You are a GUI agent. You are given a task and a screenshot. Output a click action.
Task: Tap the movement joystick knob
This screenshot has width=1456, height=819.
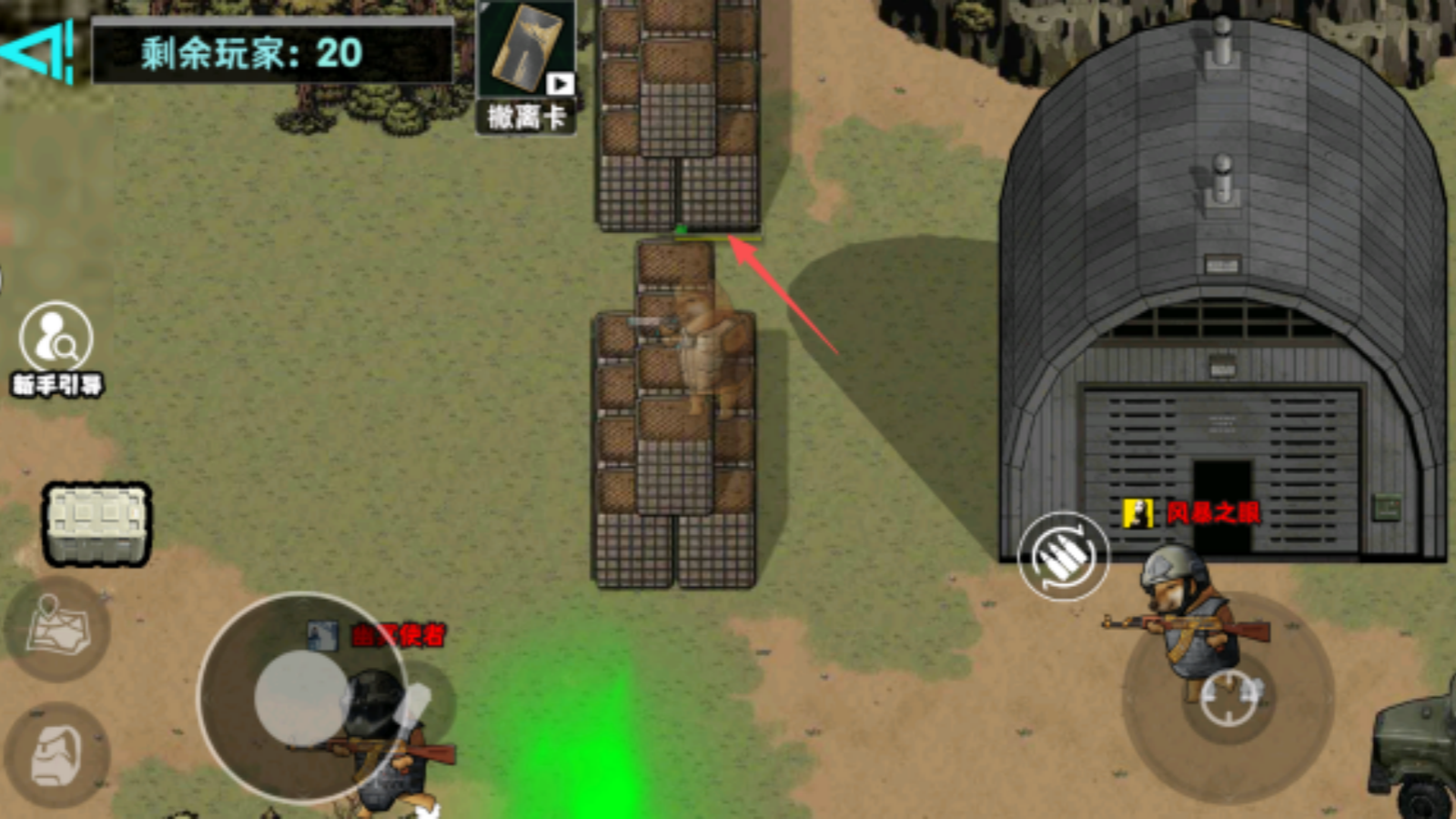(302, 698)
